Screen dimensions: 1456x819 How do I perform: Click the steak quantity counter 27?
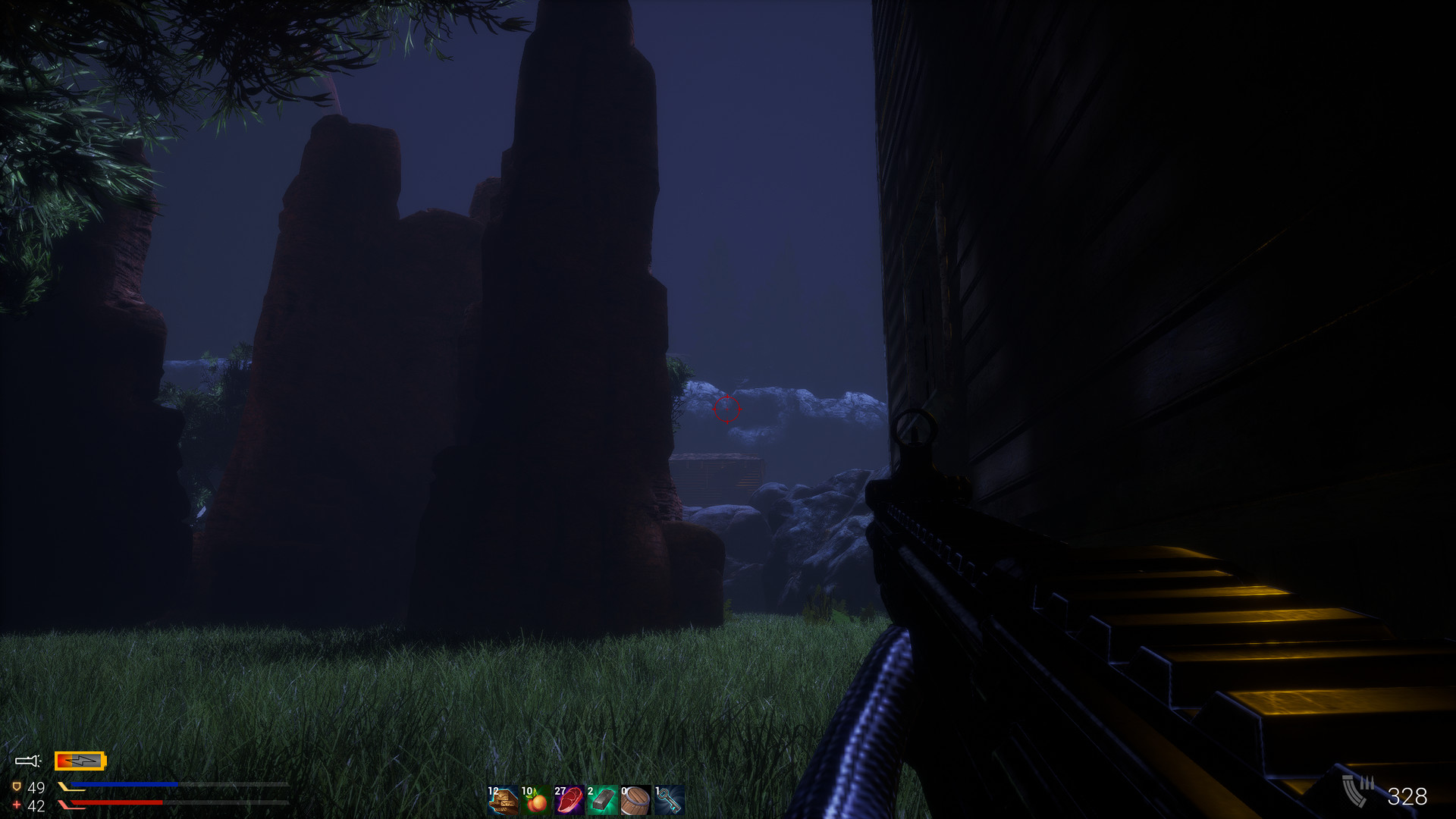[560, 792]
